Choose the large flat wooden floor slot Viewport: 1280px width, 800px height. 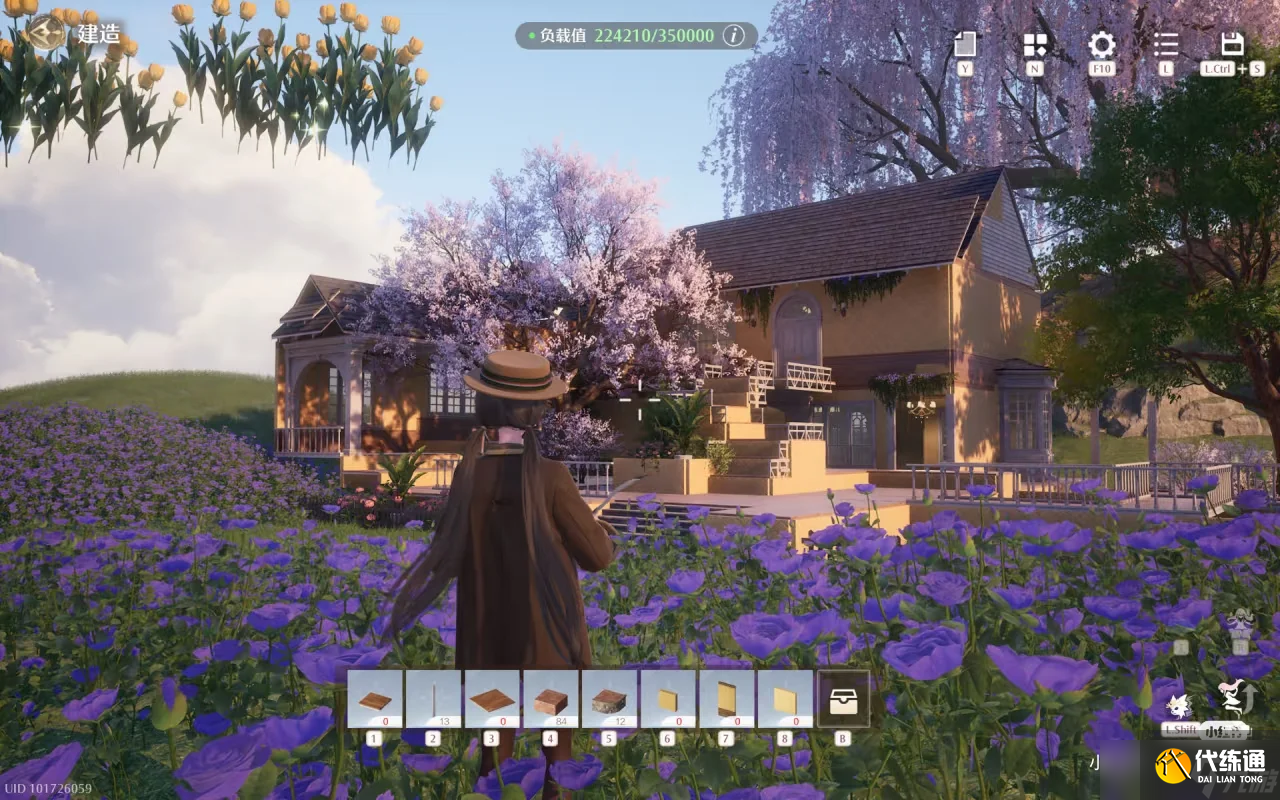pyautogui.click(x=491, y=699)
